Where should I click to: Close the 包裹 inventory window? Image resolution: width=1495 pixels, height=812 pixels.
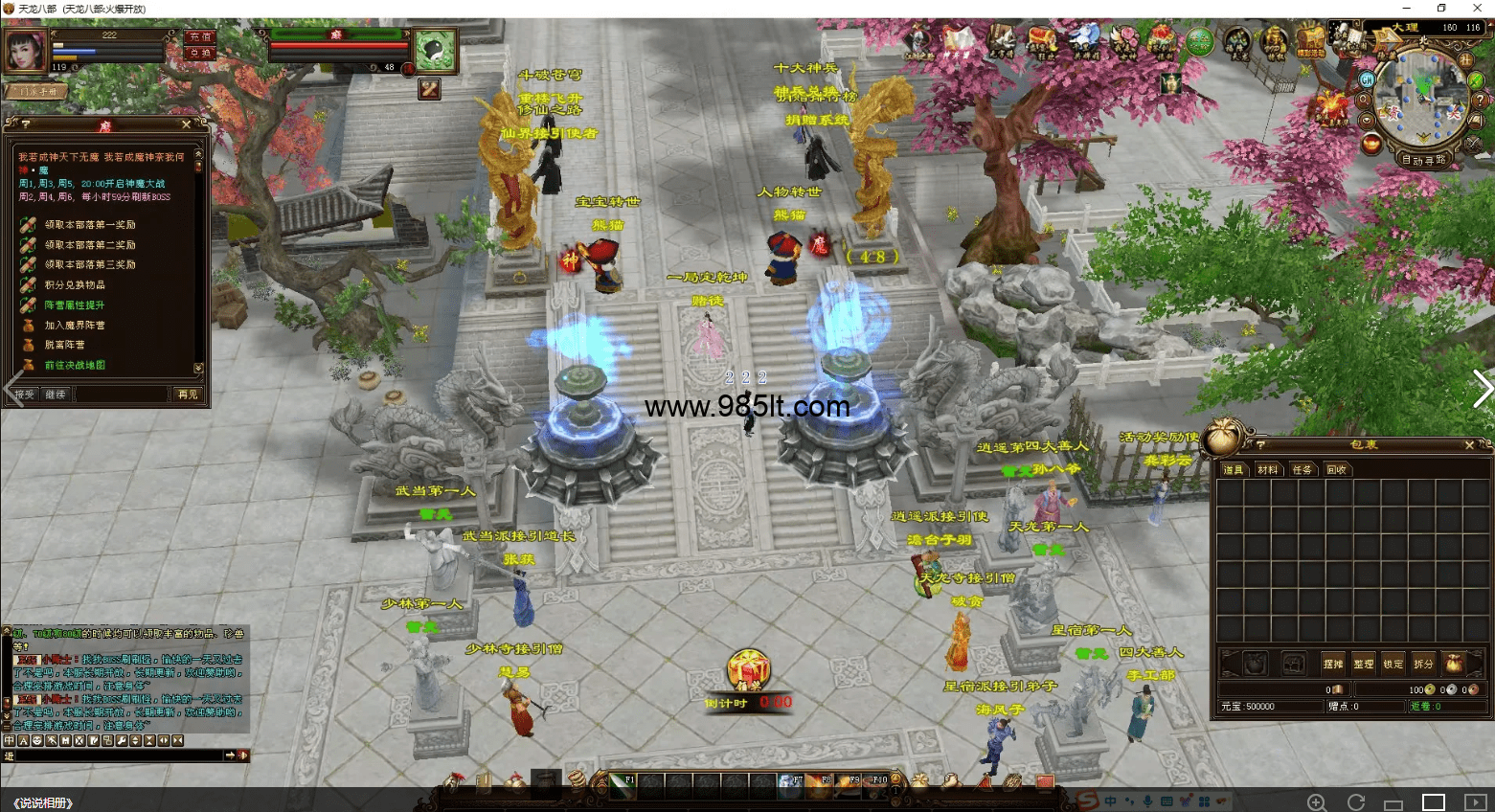(1469, 445)
